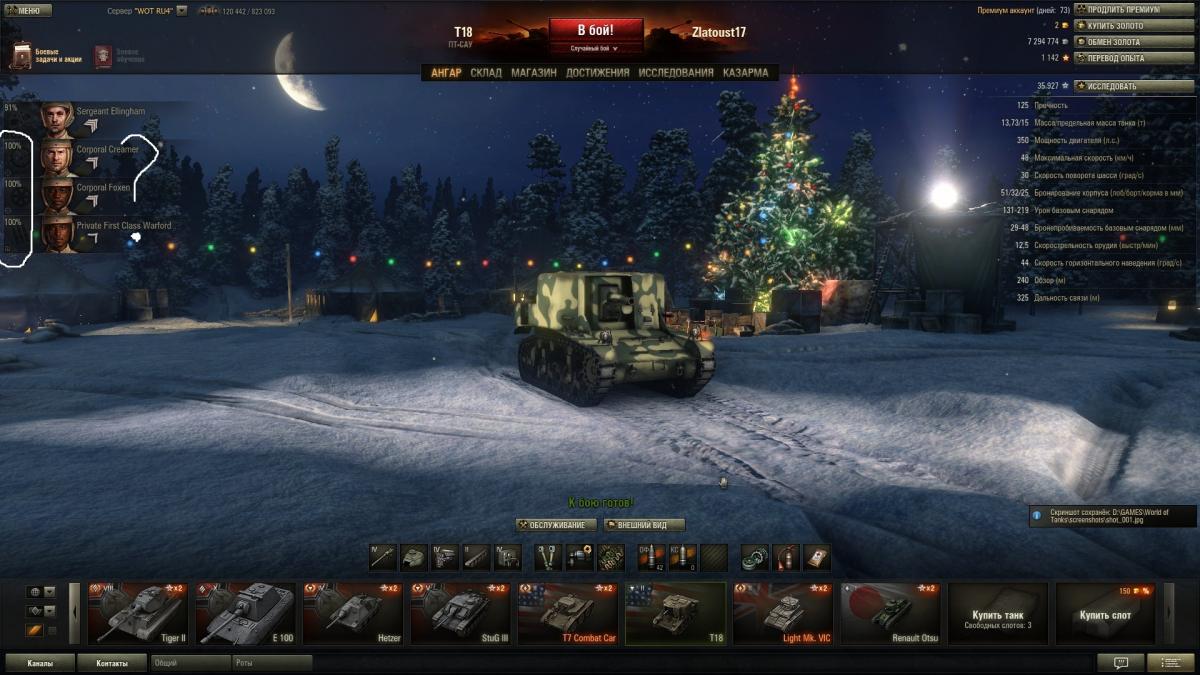Screen dimensions: 1200x675
Task: Open the МЕНЮ button
Action: 28,11
